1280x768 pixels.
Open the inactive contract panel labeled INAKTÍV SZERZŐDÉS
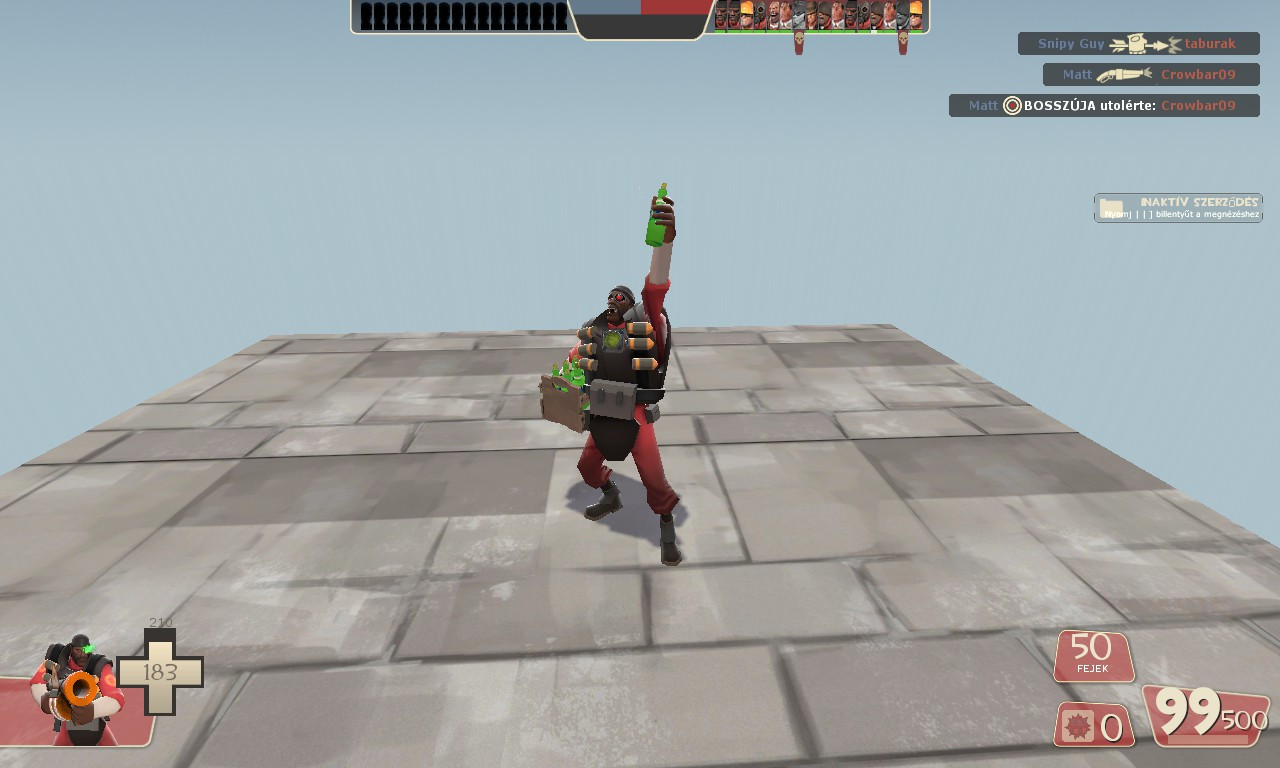coord(1178,207)
